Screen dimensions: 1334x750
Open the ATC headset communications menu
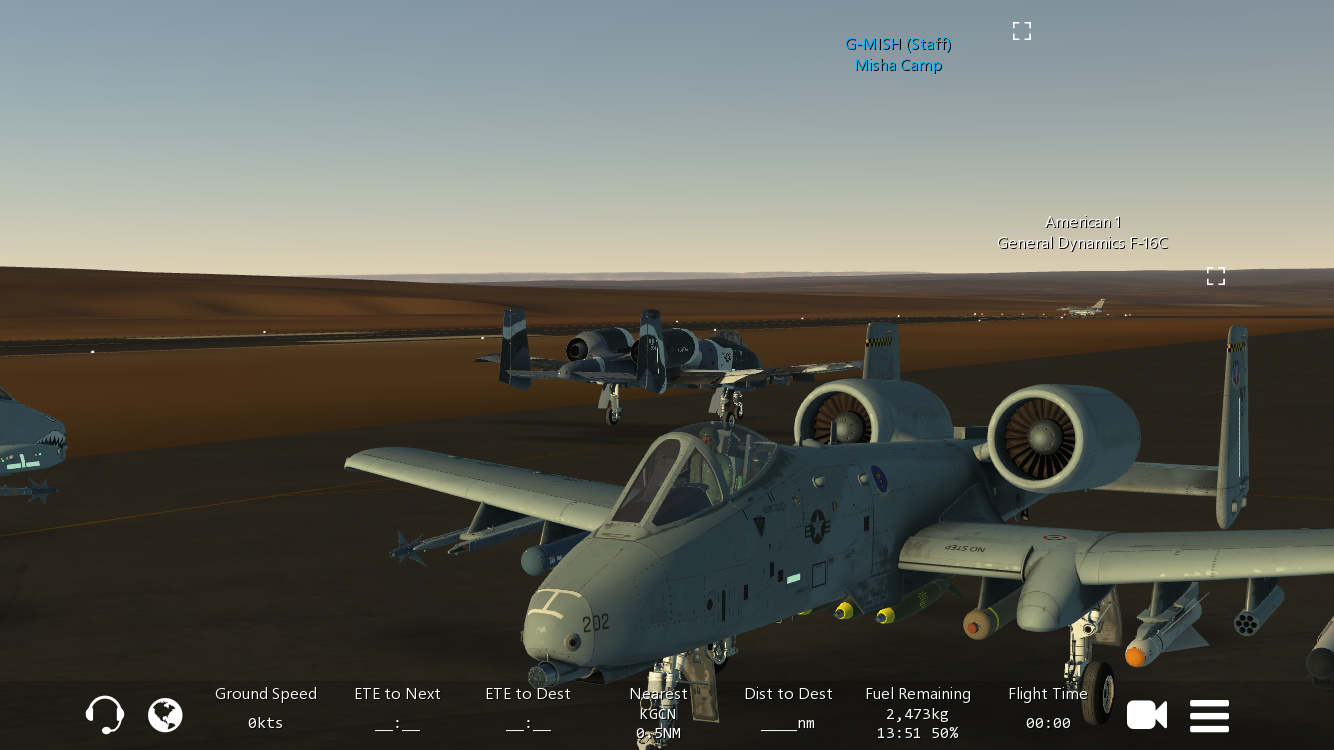(105, 715)
